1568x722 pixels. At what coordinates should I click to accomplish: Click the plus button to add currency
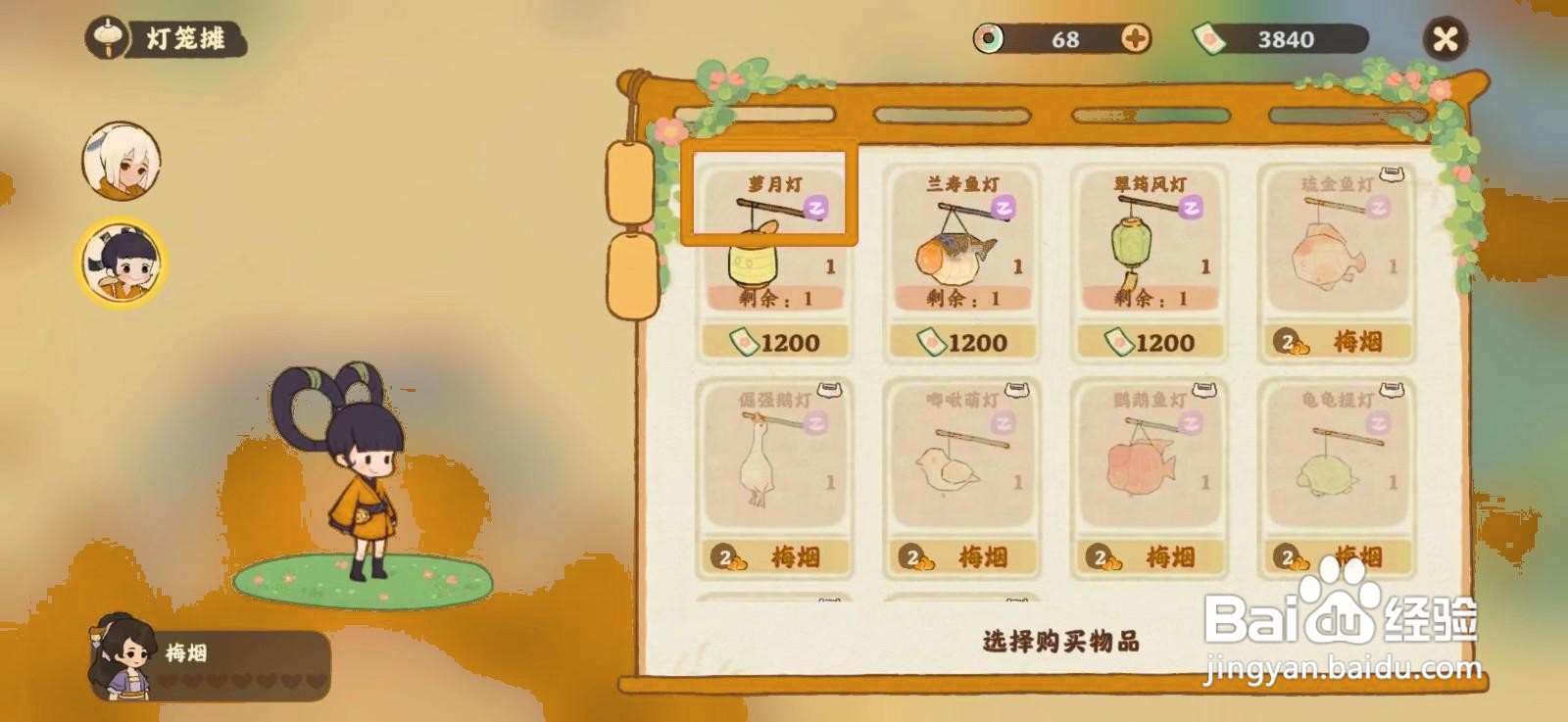1136,40
